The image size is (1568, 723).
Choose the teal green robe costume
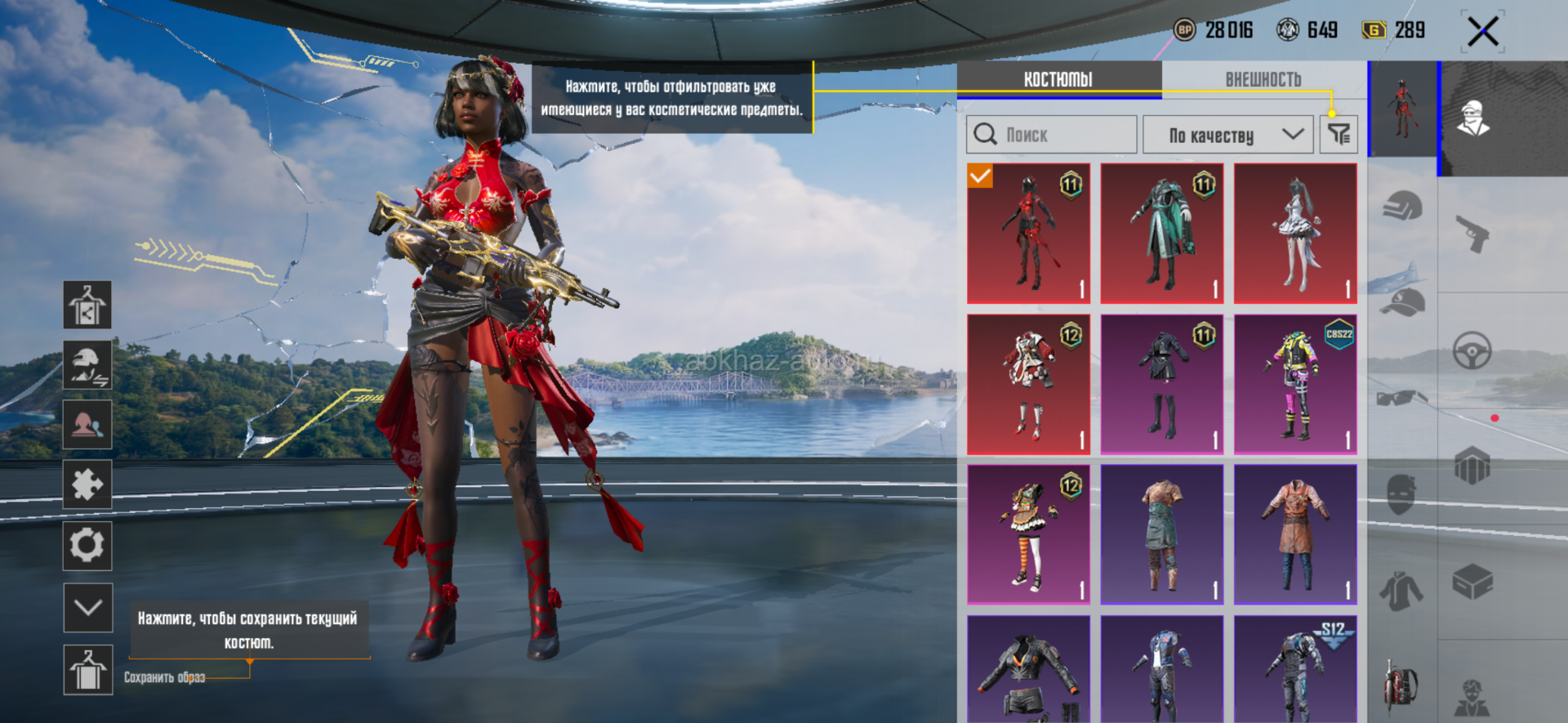point(1161,234)
